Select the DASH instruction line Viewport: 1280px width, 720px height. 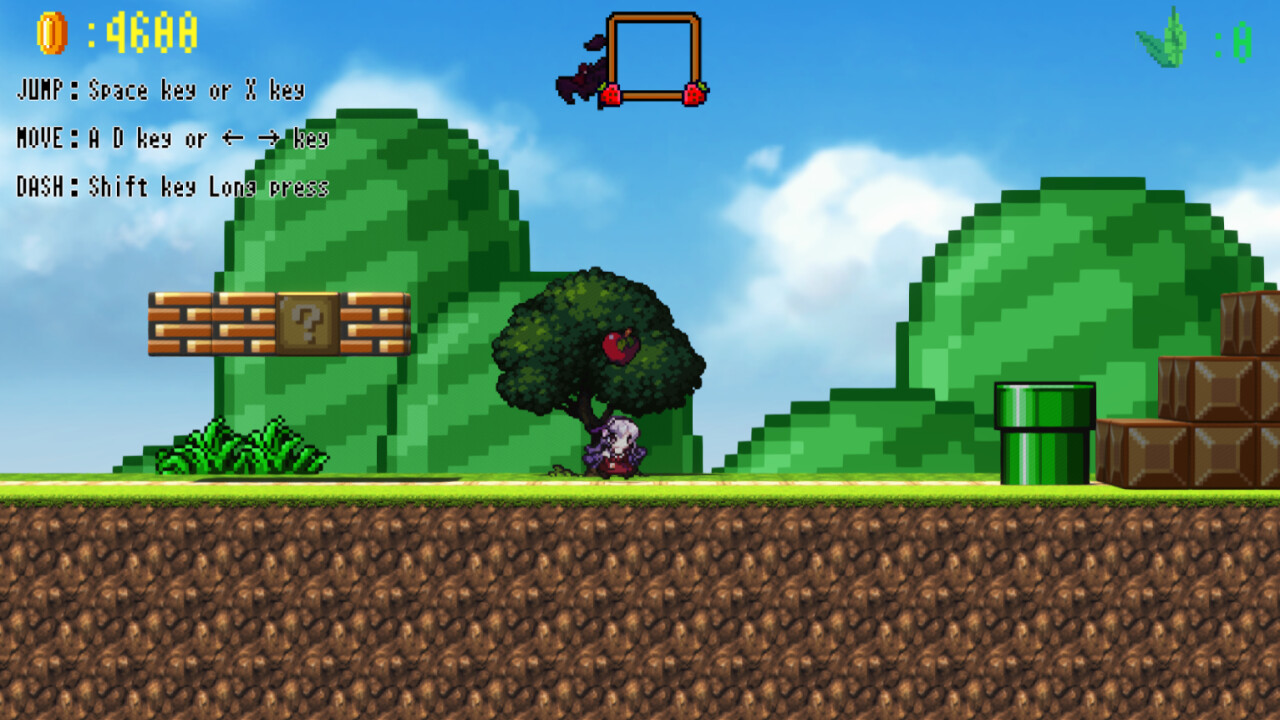(x=170, y=185)
